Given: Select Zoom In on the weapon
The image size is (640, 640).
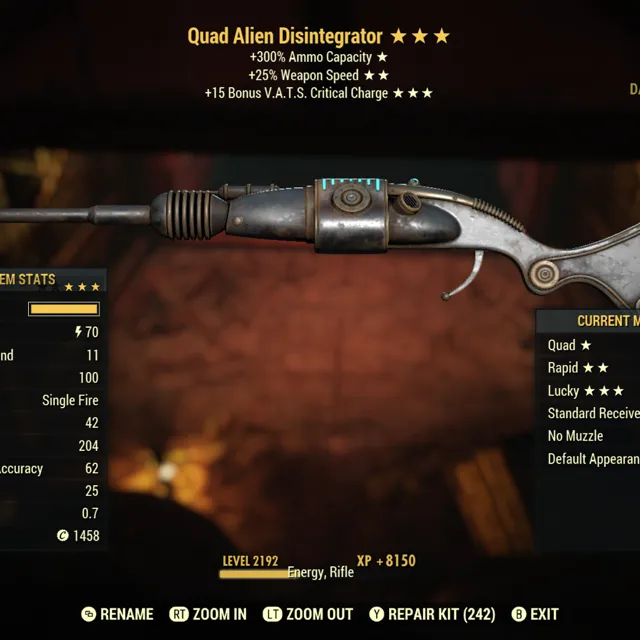Looking at the screenshot, I should 208,614.
